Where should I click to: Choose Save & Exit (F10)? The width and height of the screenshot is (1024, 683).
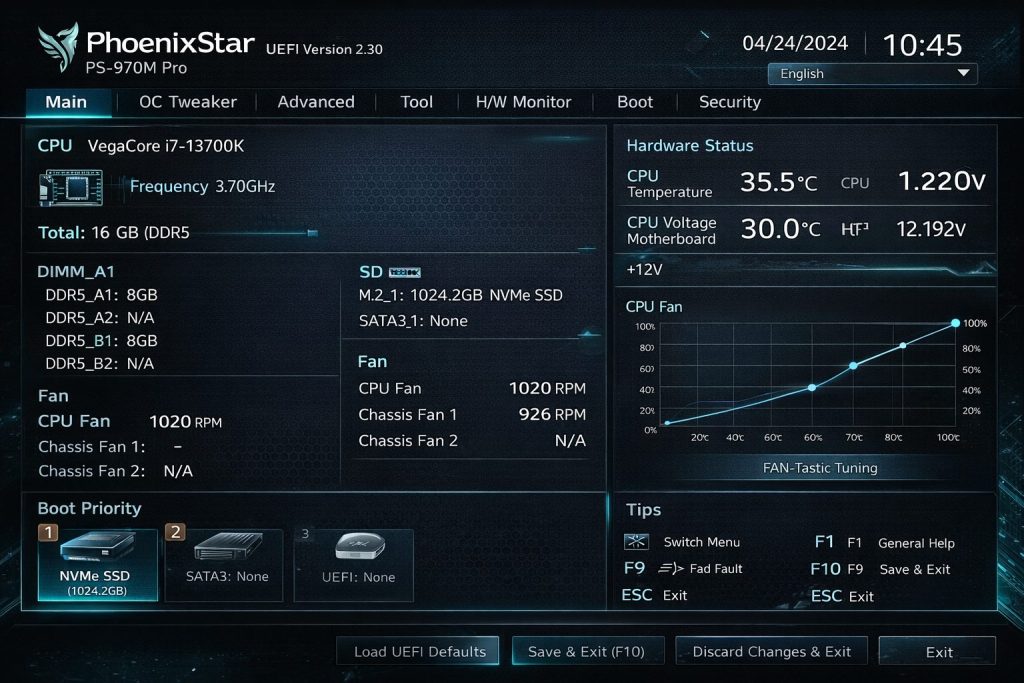point(586,652)
